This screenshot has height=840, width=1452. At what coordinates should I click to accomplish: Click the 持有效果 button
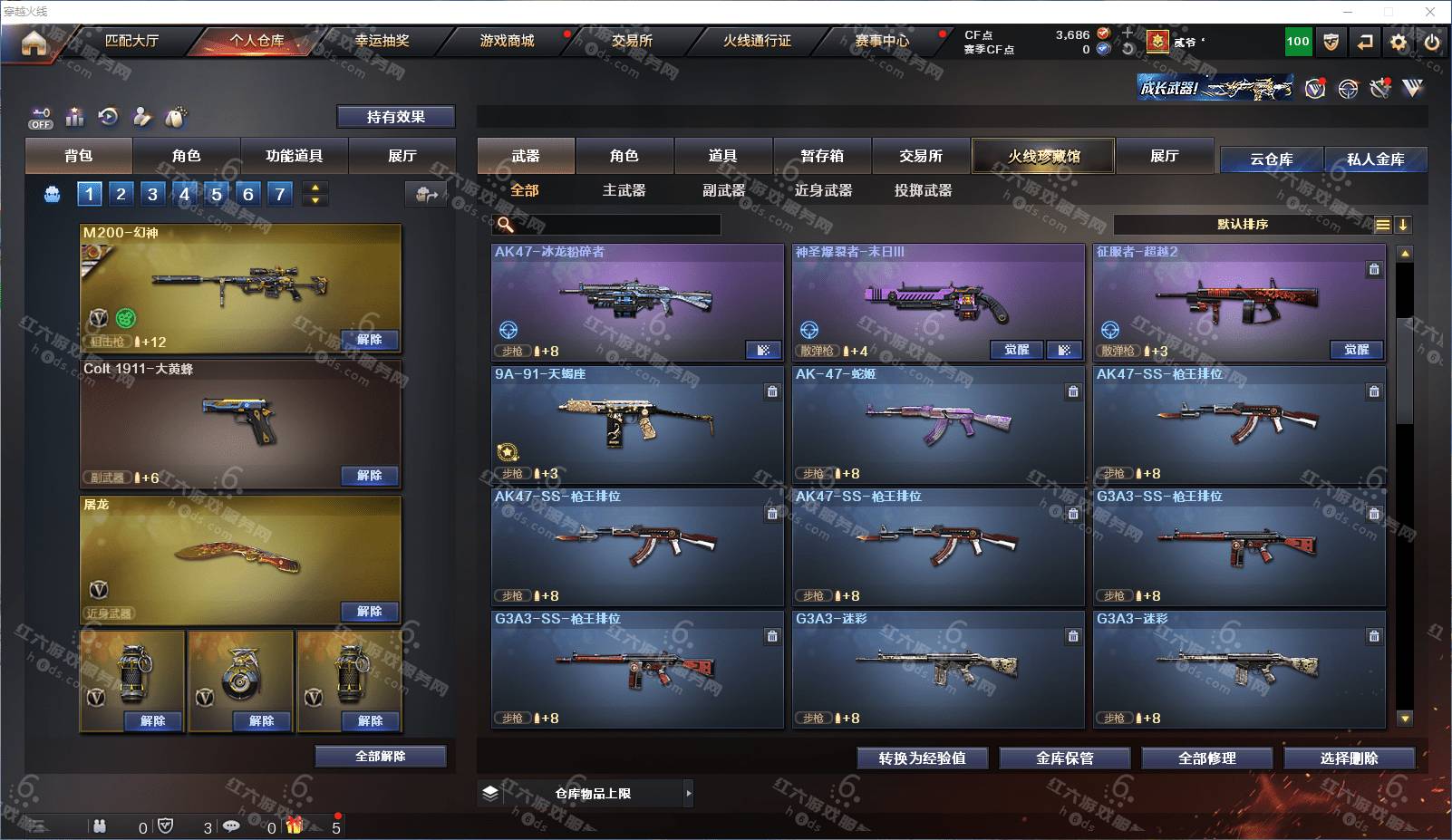(396, 117)
